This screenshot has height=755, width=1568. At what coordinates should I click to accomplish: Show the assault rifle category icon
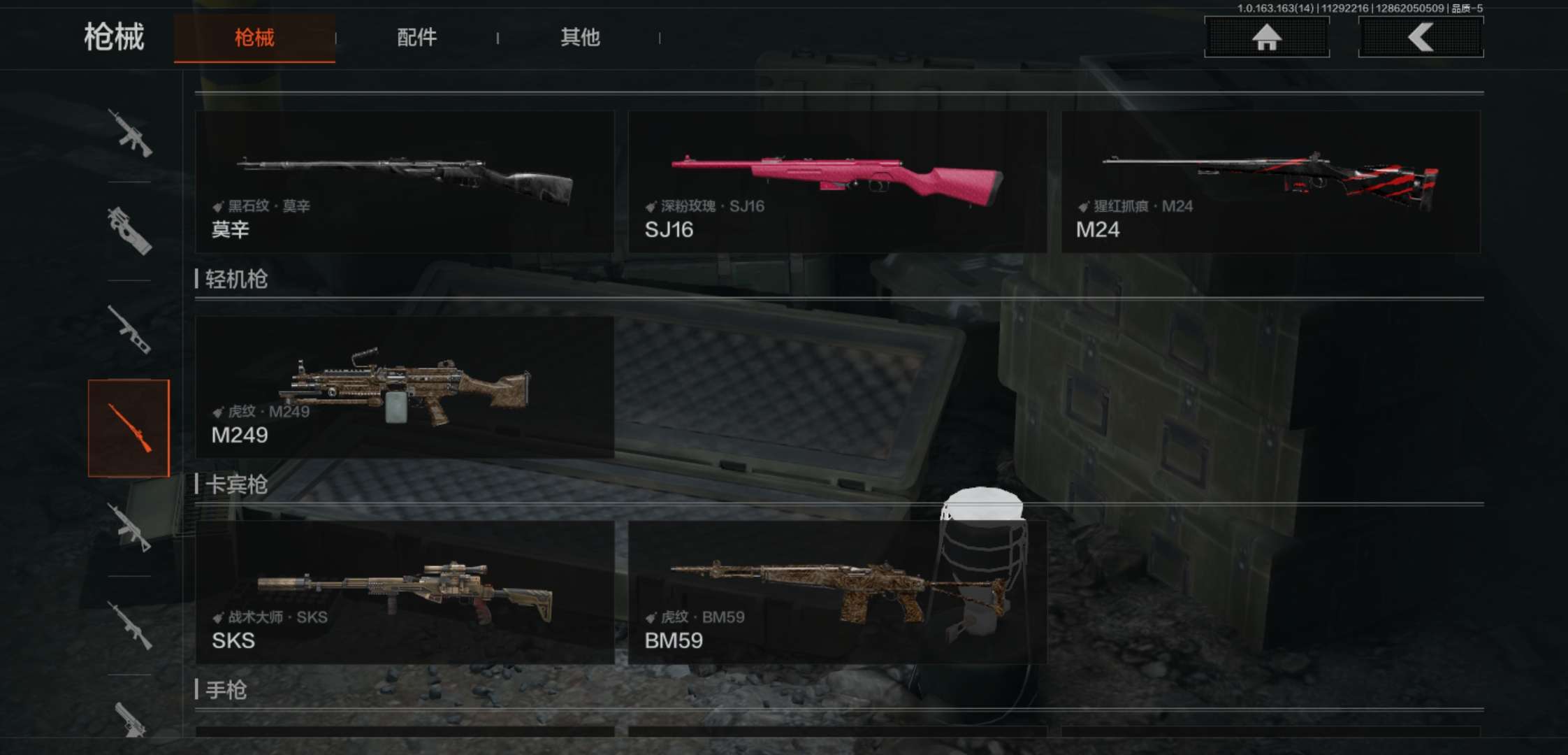[x=130, y=133]
